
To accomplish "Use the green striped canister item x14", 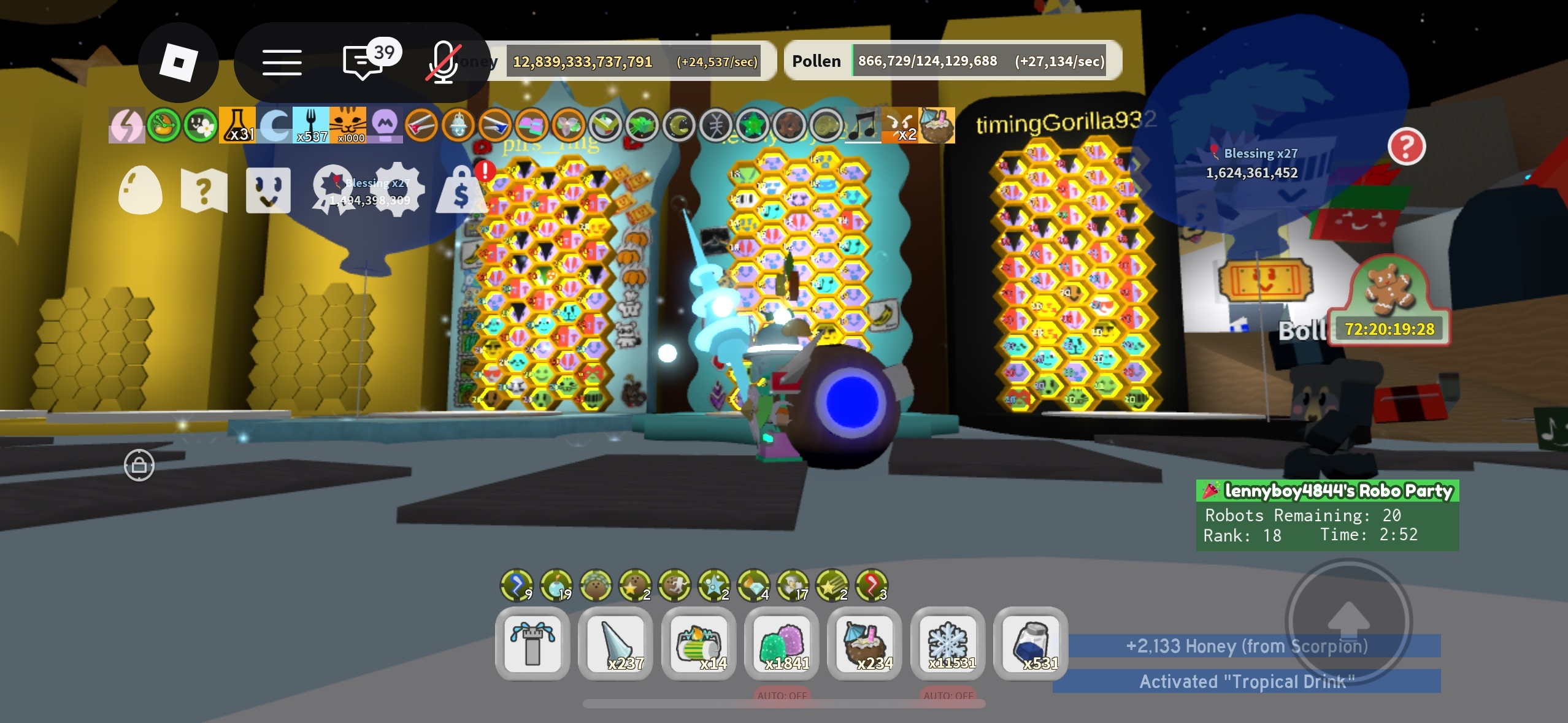I will pyautogui.click(x=699, y=644).
